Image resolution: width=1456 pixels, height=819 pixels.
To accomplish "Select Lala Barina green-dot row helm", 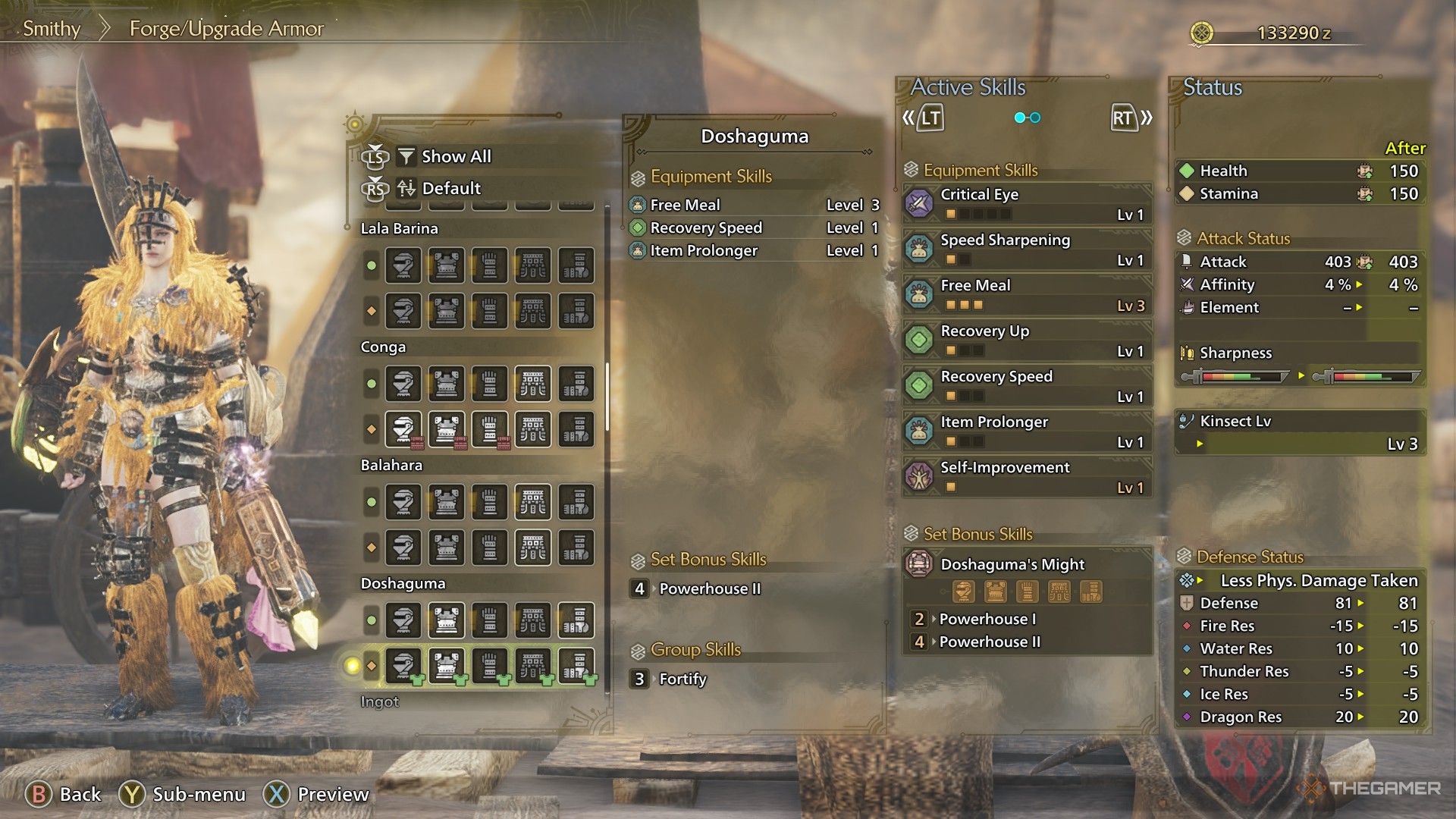I will (x=403, y=265).
